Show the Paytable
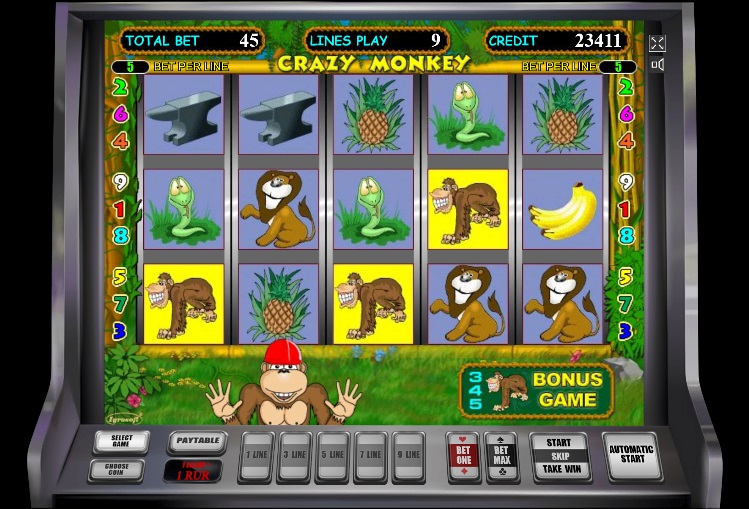Screen dimensions: 749x509 click(x=194, y=440)
